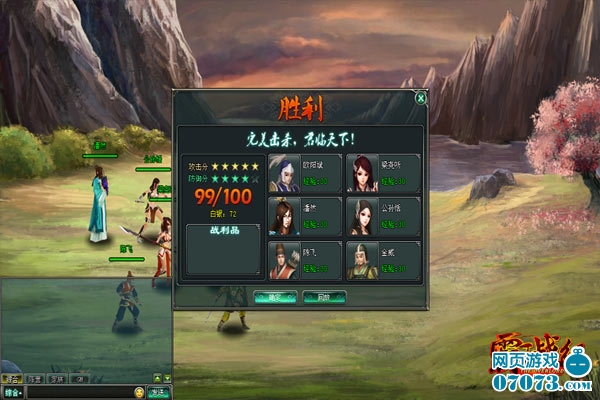Screen dimensions: 600x400
Task: Close the victory results window
Action: click(x=421, y=98)
